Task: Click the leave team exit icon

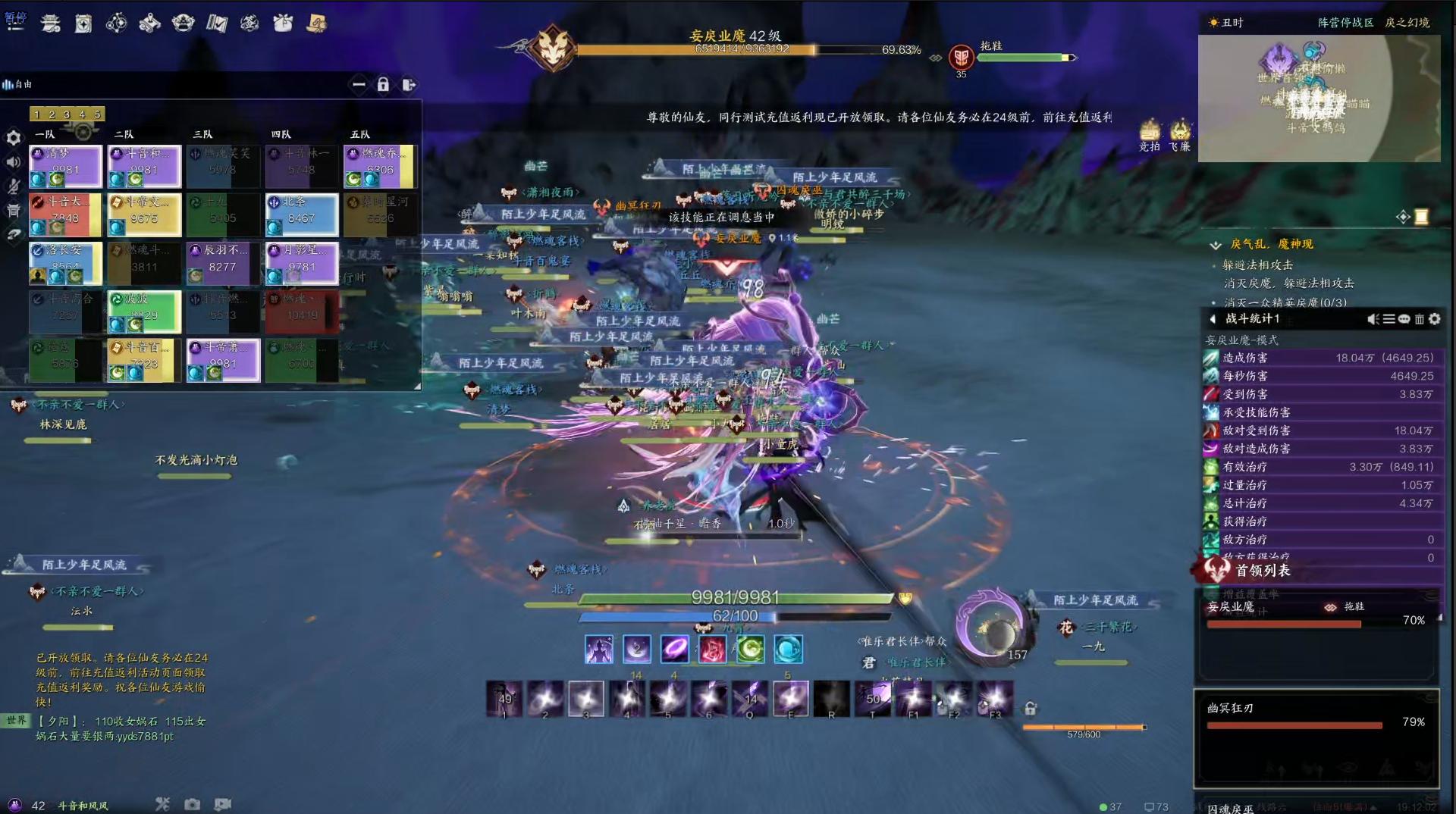Action: pyautogui.click(x=409, y=84)
